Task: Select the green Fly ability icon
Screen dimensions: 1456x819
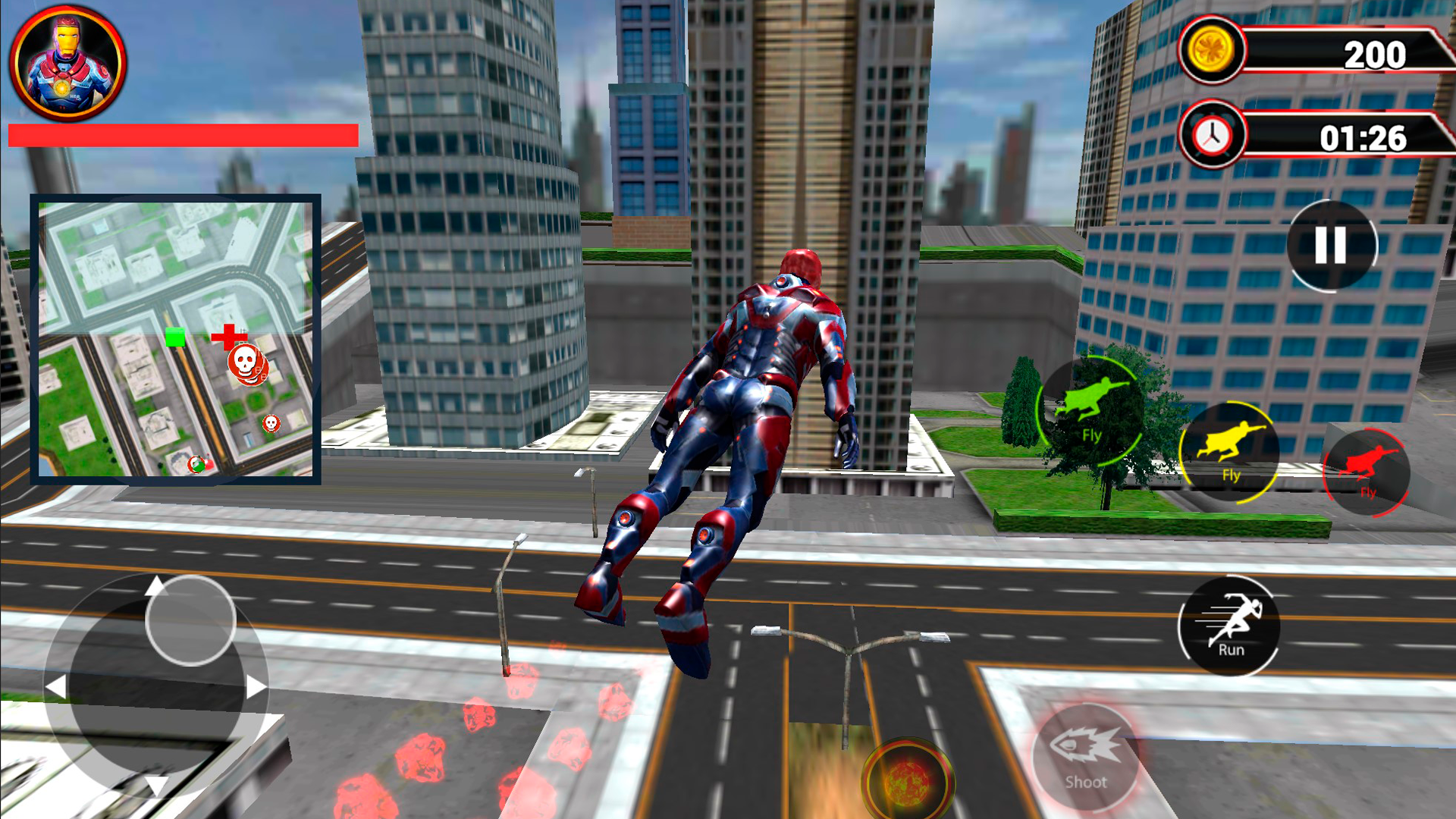Action: [x=1091, y=410]
